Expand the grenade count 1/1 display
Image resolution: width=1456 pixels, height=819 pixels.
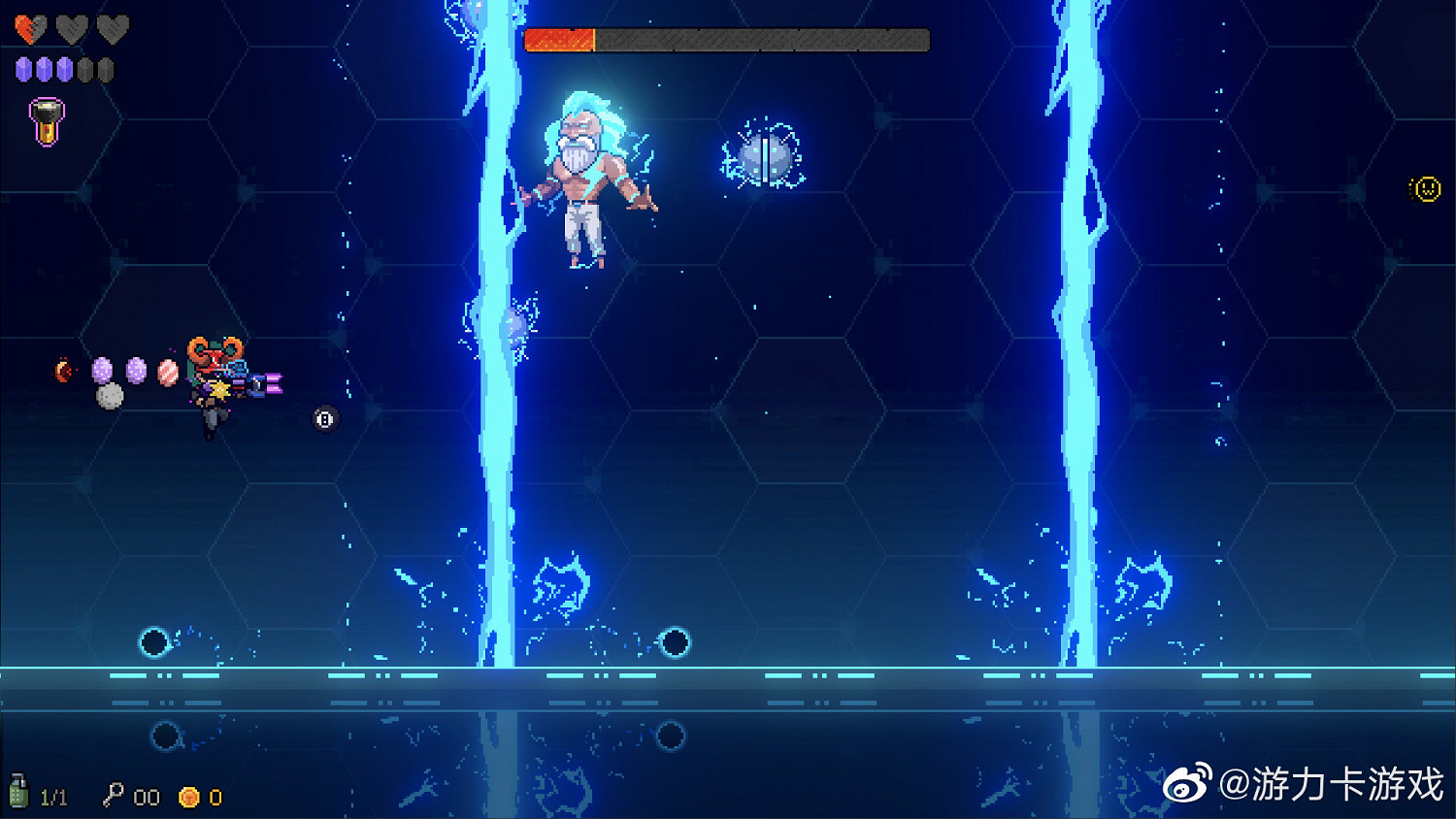point(53,796)
